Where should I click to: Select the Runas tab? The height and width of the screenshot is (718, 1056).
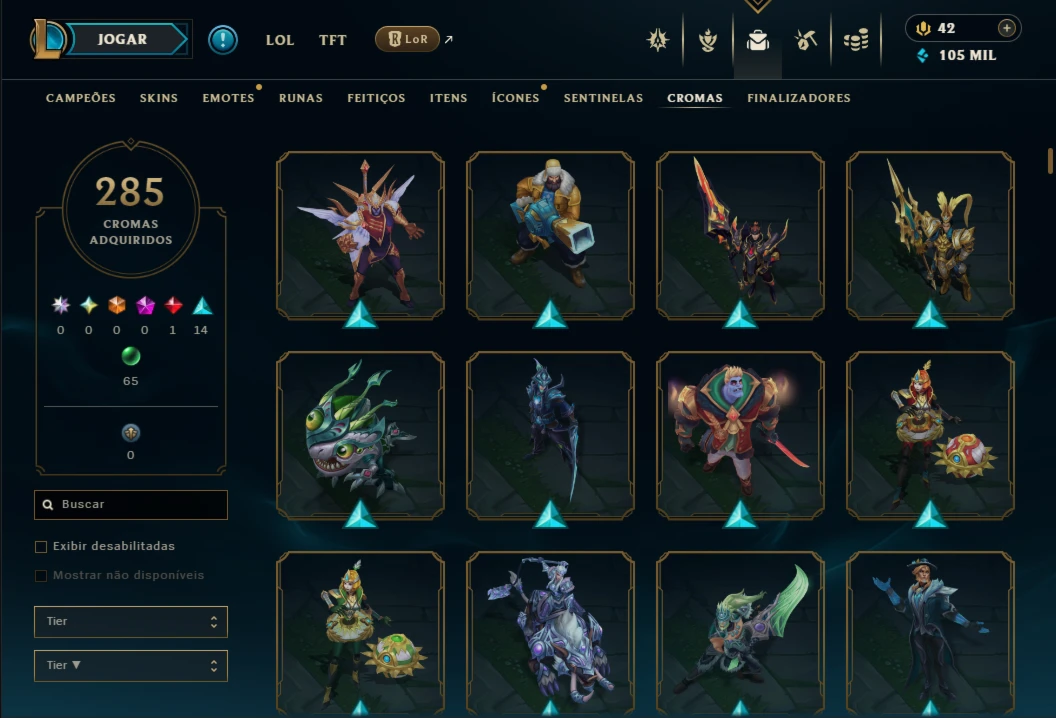[301, 98]
